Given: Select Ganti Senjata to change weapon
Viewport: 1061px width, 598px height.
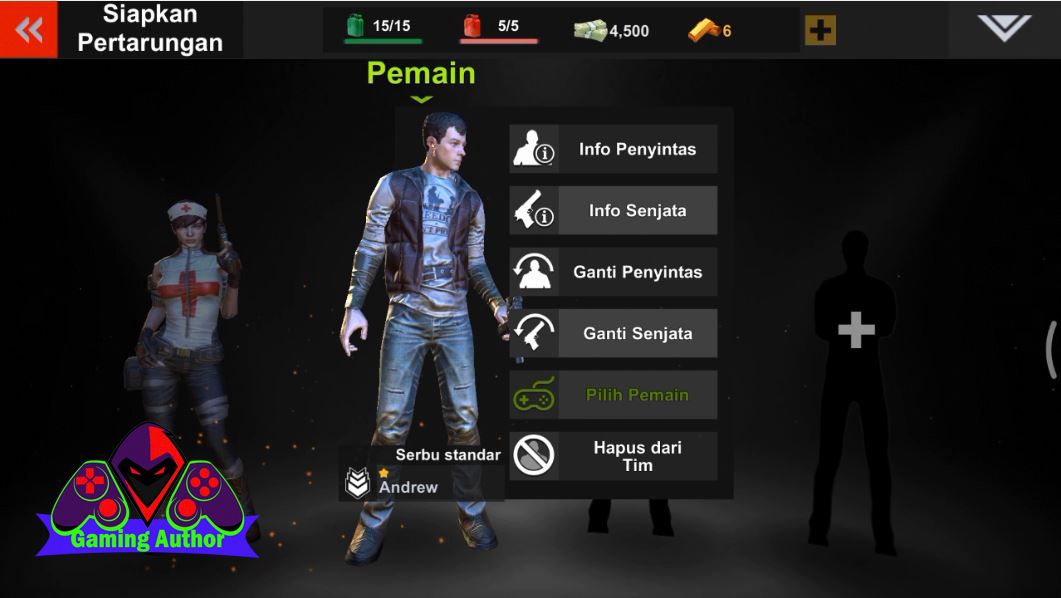Looking at the screenshot, I should coord(613,334).
